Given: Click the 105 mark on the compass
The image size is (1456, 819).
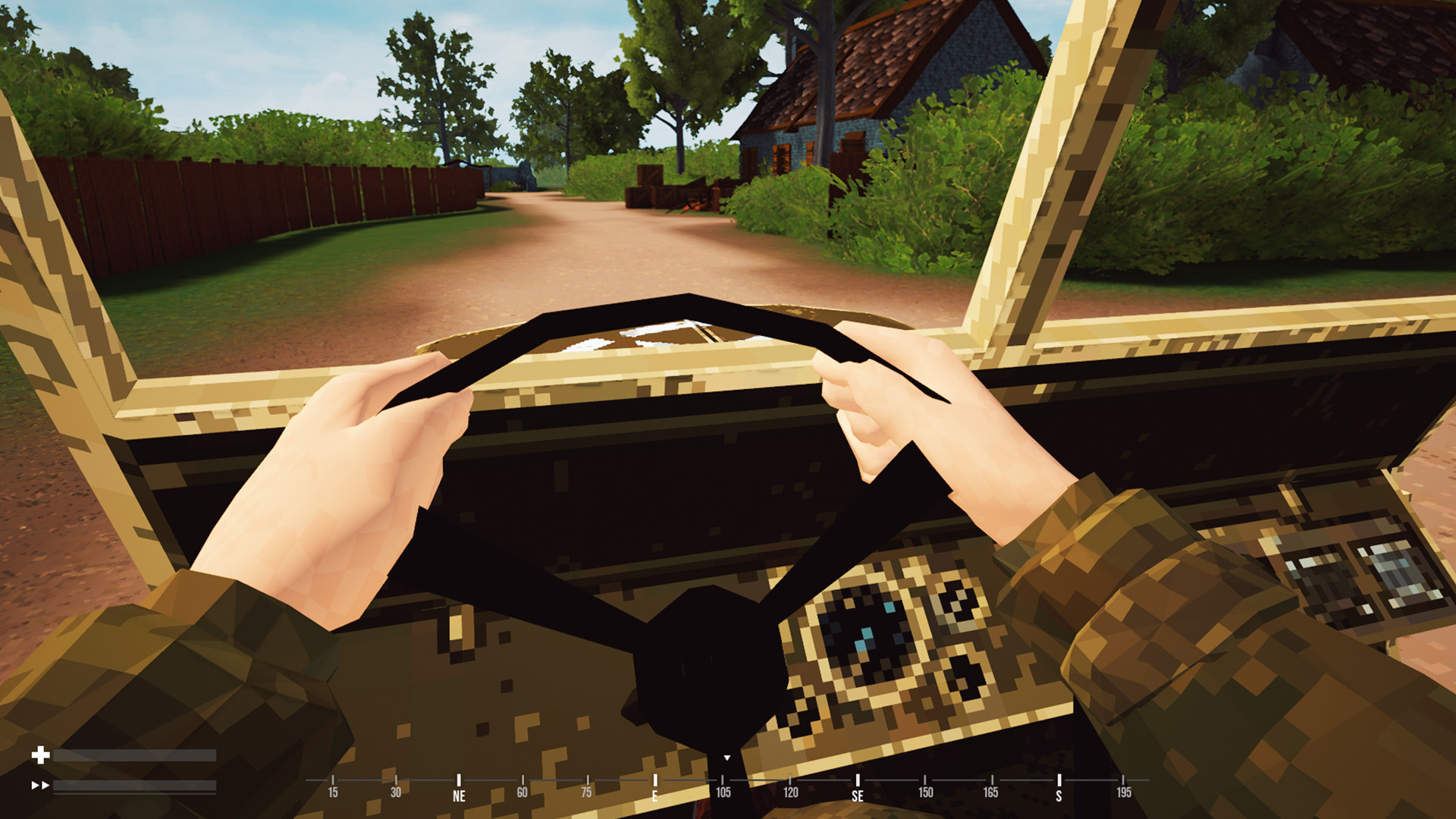Looking at the screenshot, I should tap(724, 793).
